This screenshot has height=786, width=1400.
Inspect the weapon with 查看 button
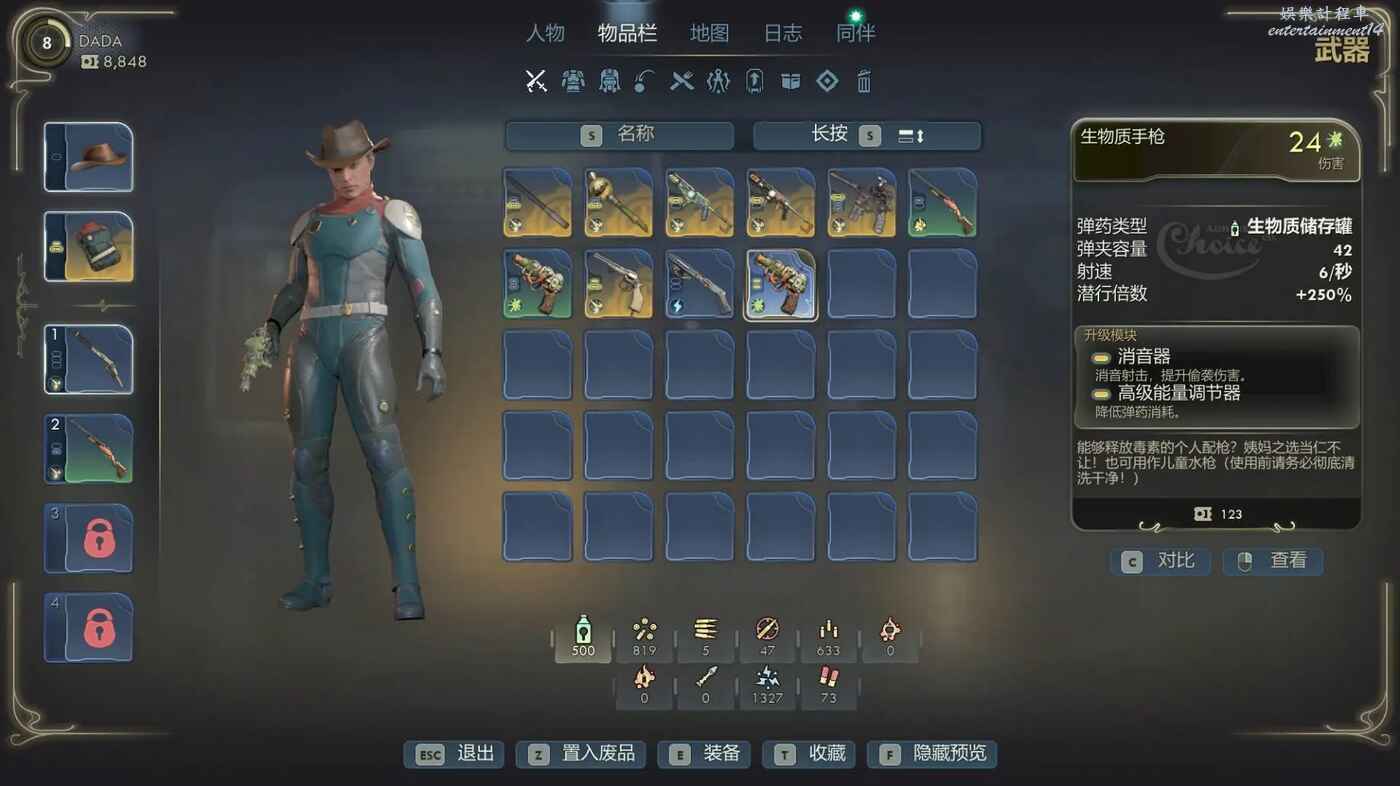click(x=1273, y=561)
